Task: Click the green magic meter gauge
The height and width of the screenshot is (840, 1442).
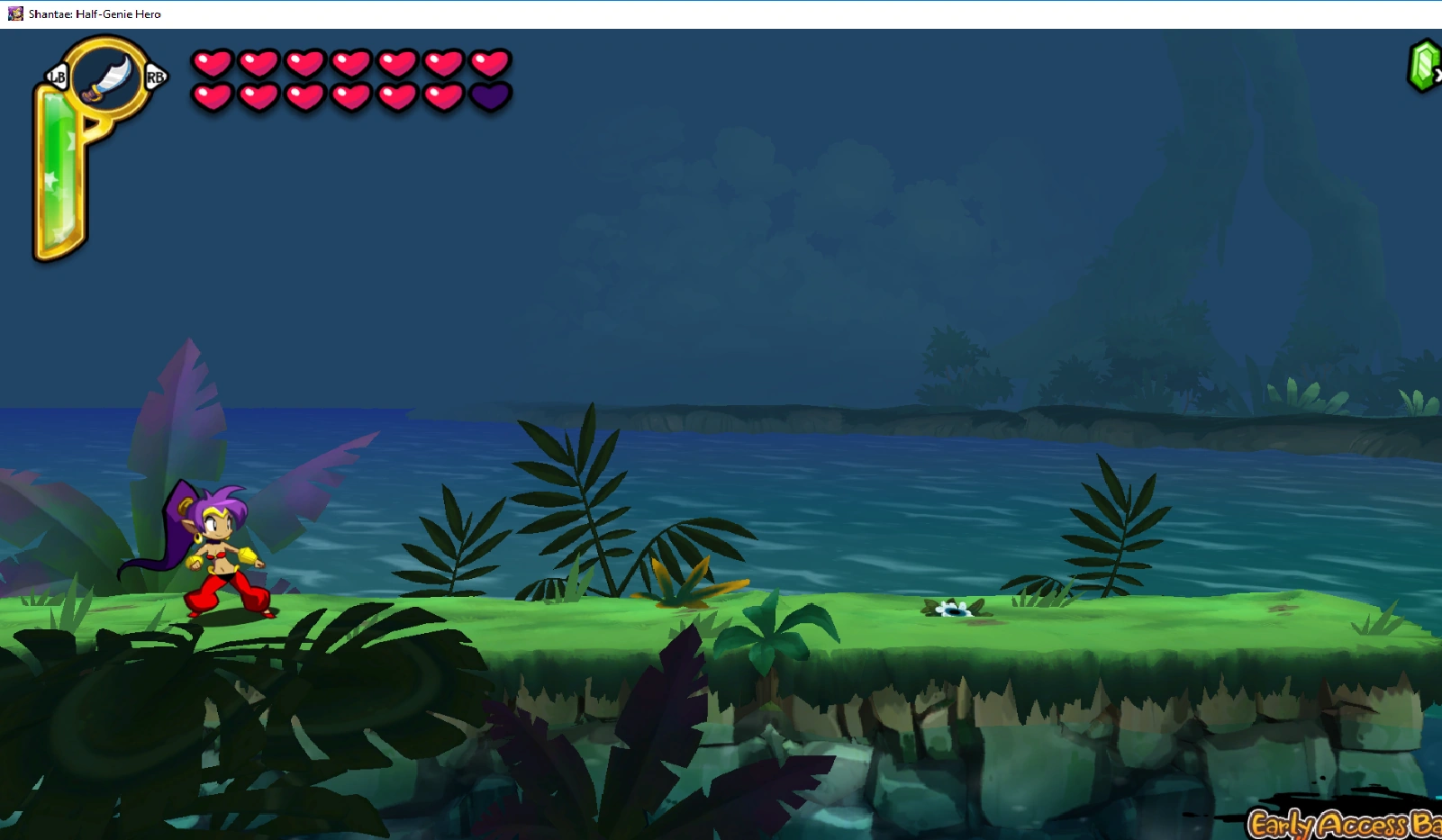Action: [x=59, y=171]
